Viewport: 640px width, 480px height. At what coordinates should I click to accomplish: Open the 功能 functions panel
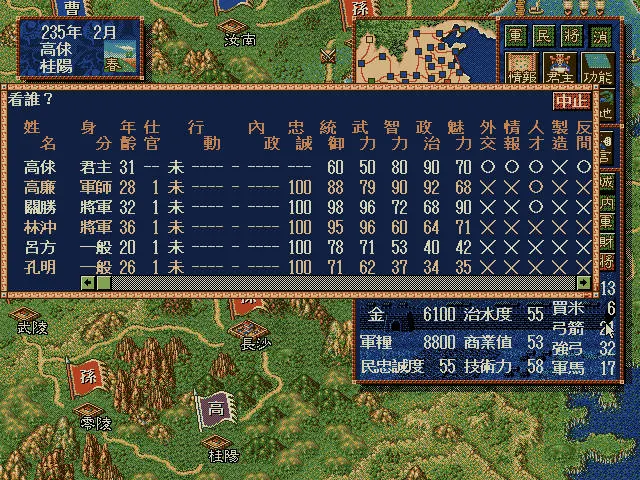click(x=598, y=66)
